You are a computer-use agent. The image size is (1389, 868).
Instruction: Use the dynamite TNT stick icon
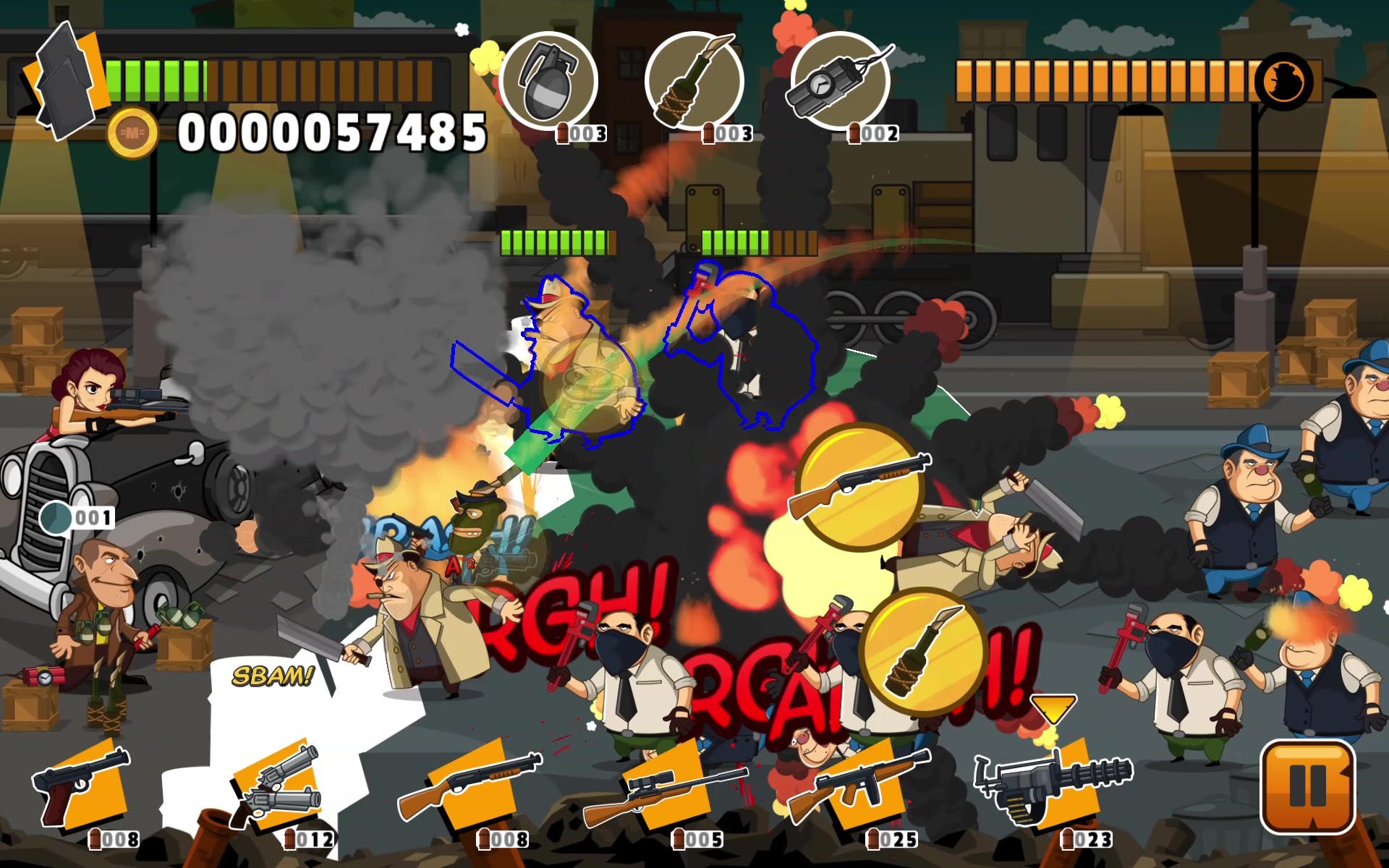(x=841, y=81)
